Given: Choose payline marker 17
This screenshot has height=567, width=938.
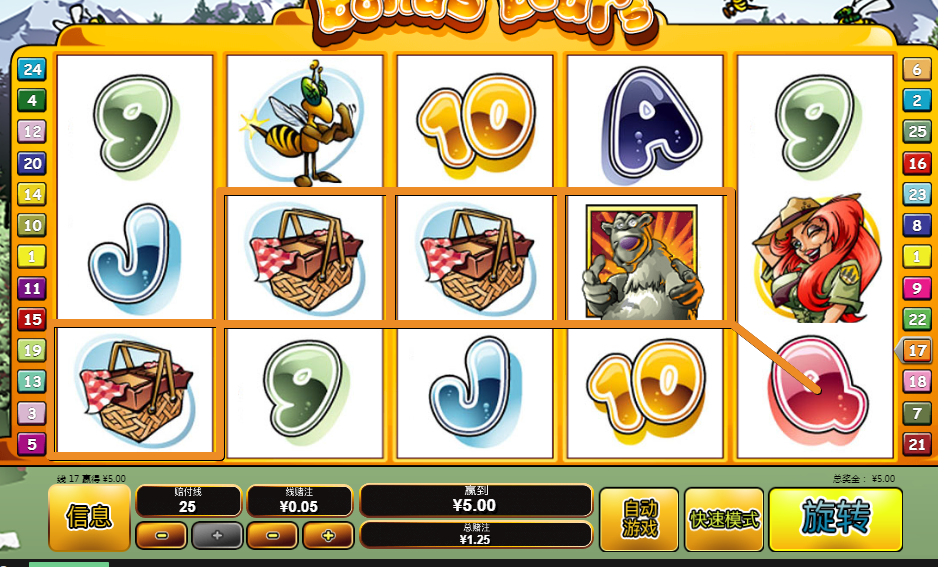Looking at the screenshot, I should (916, 351).
